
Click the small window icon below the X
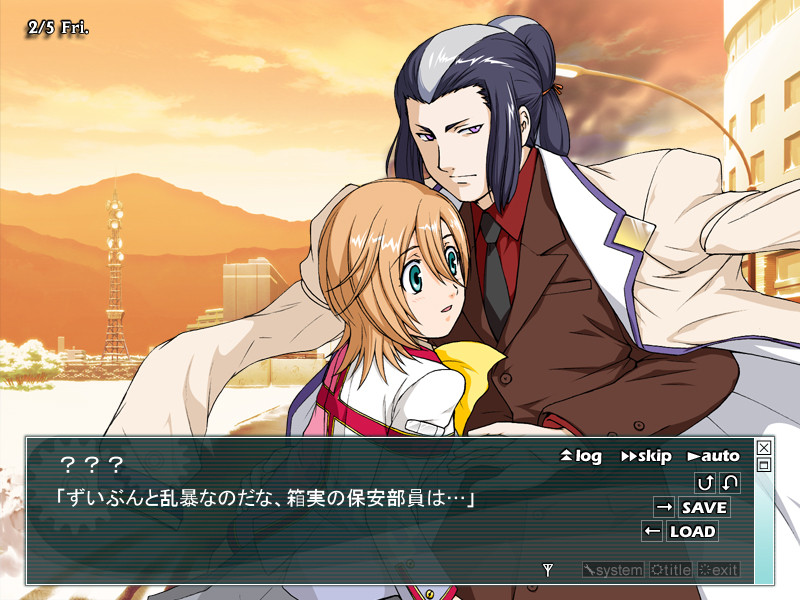[764, 465]
